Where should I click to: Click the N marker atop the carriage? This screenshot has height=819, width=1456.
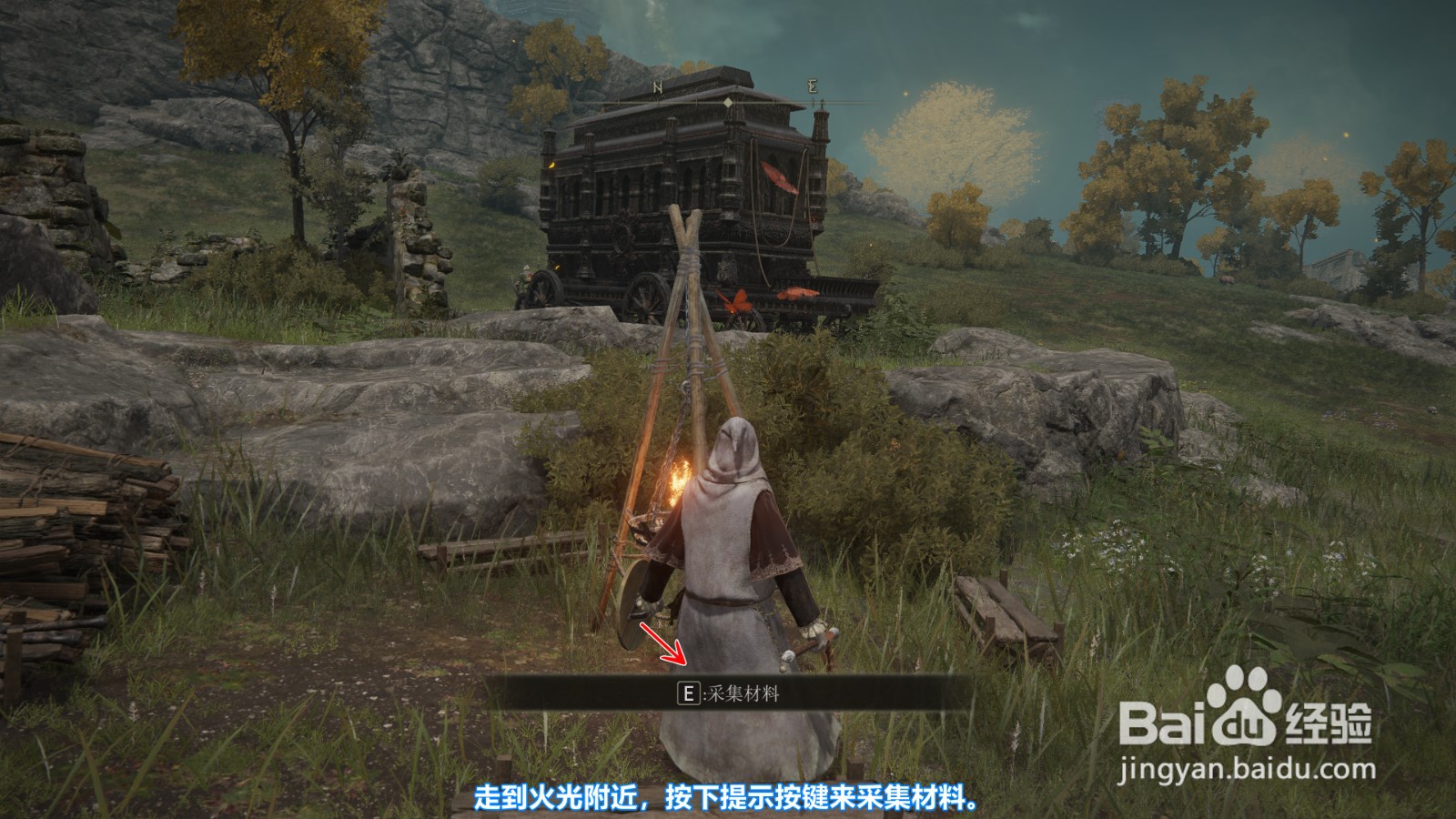(x=657, y=86)
